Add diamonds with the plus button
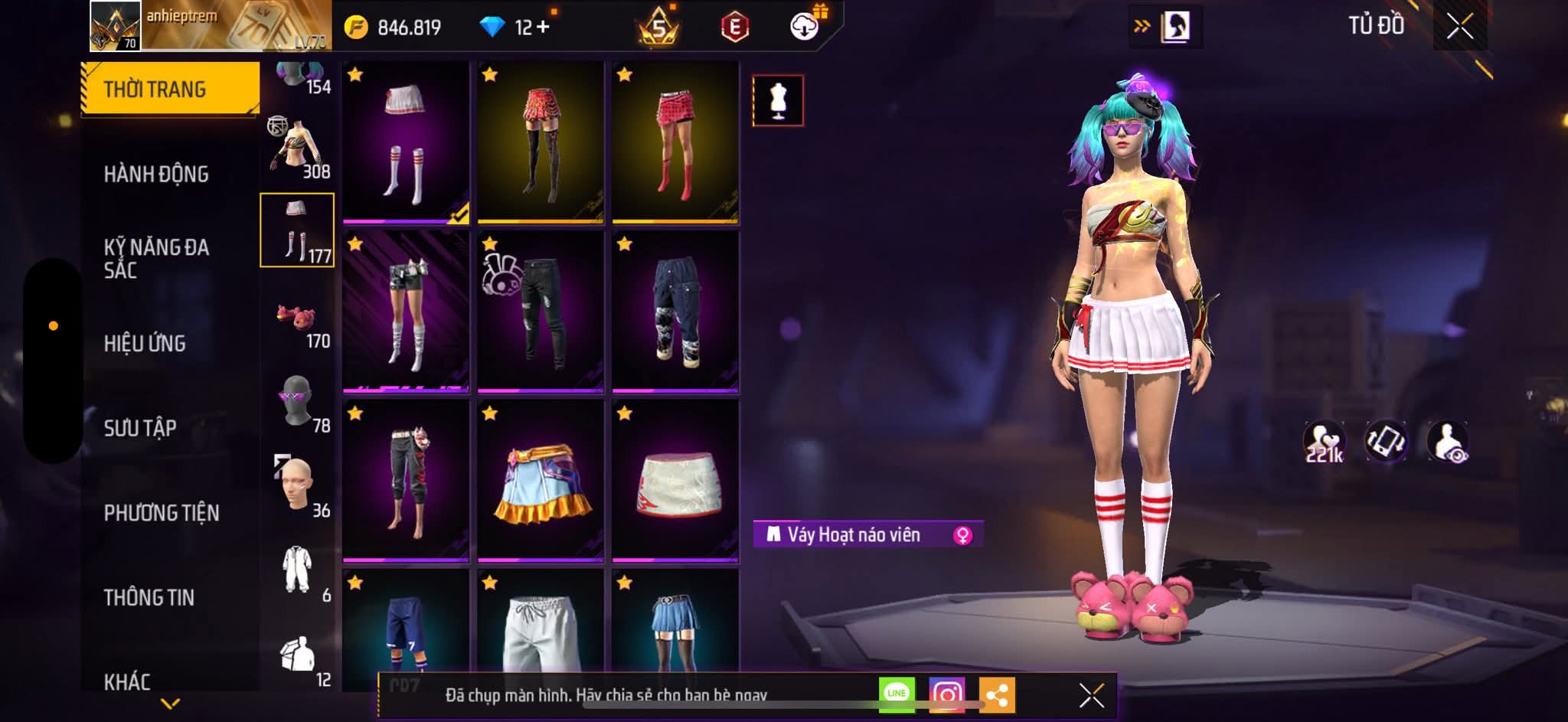Viewport: 1568px width, 722px height. point(544,27)
